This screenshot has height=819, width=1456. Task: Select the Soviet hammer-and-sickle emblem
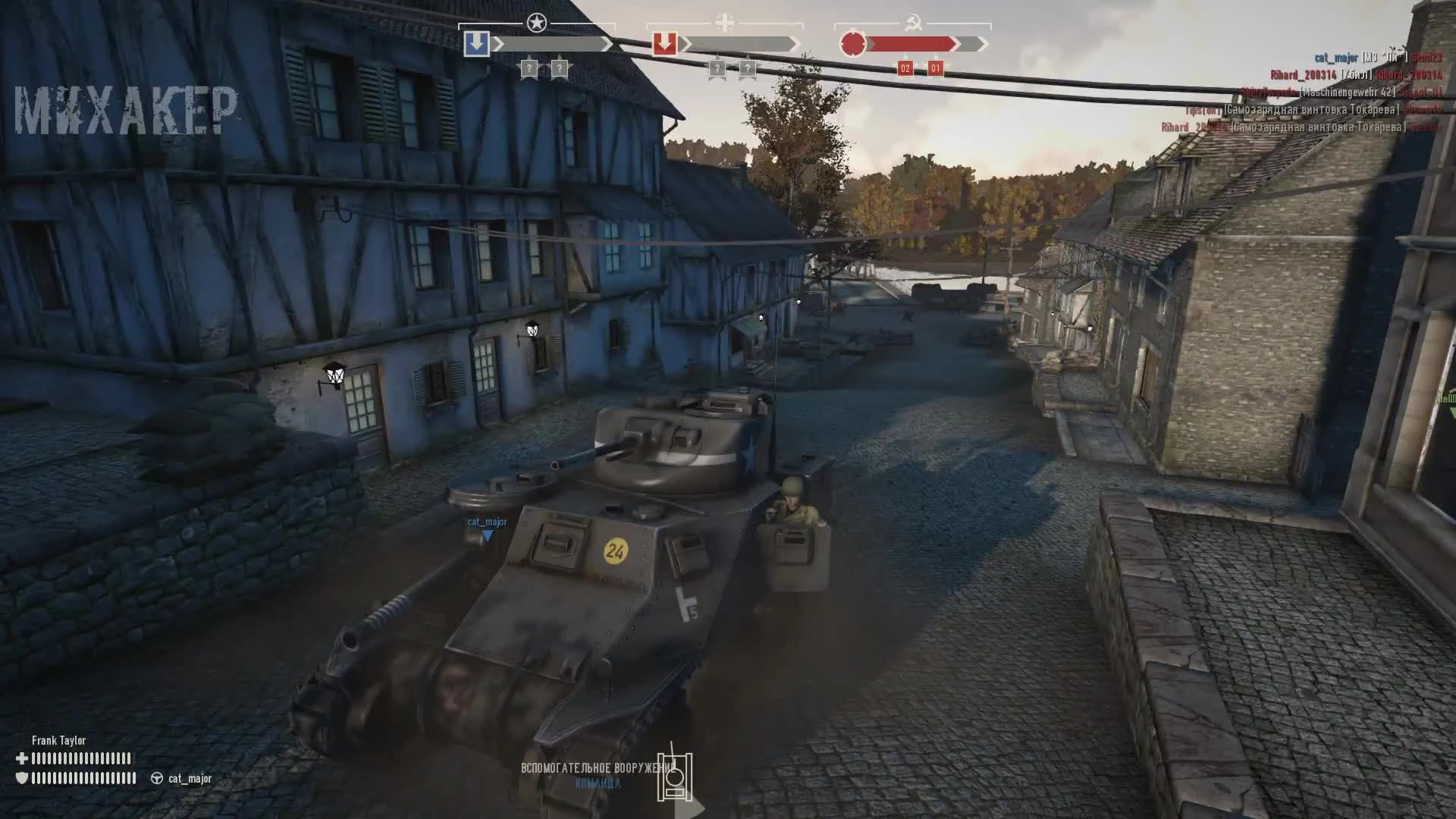914,23
